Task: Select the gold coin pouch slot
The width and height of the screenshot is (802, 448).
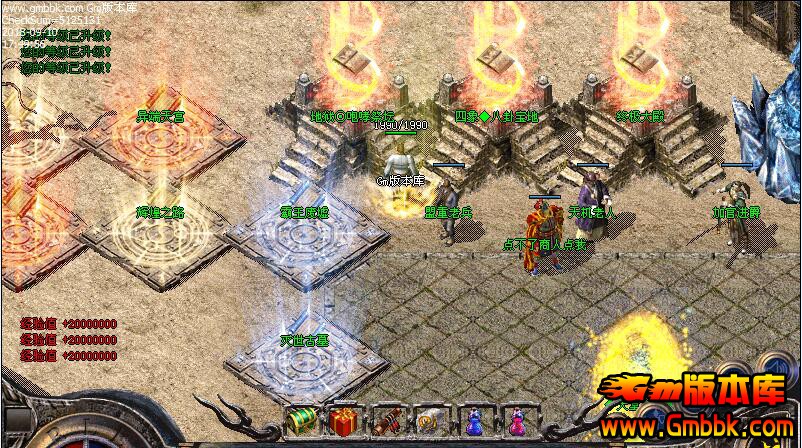Action: (x=430, y=421)
